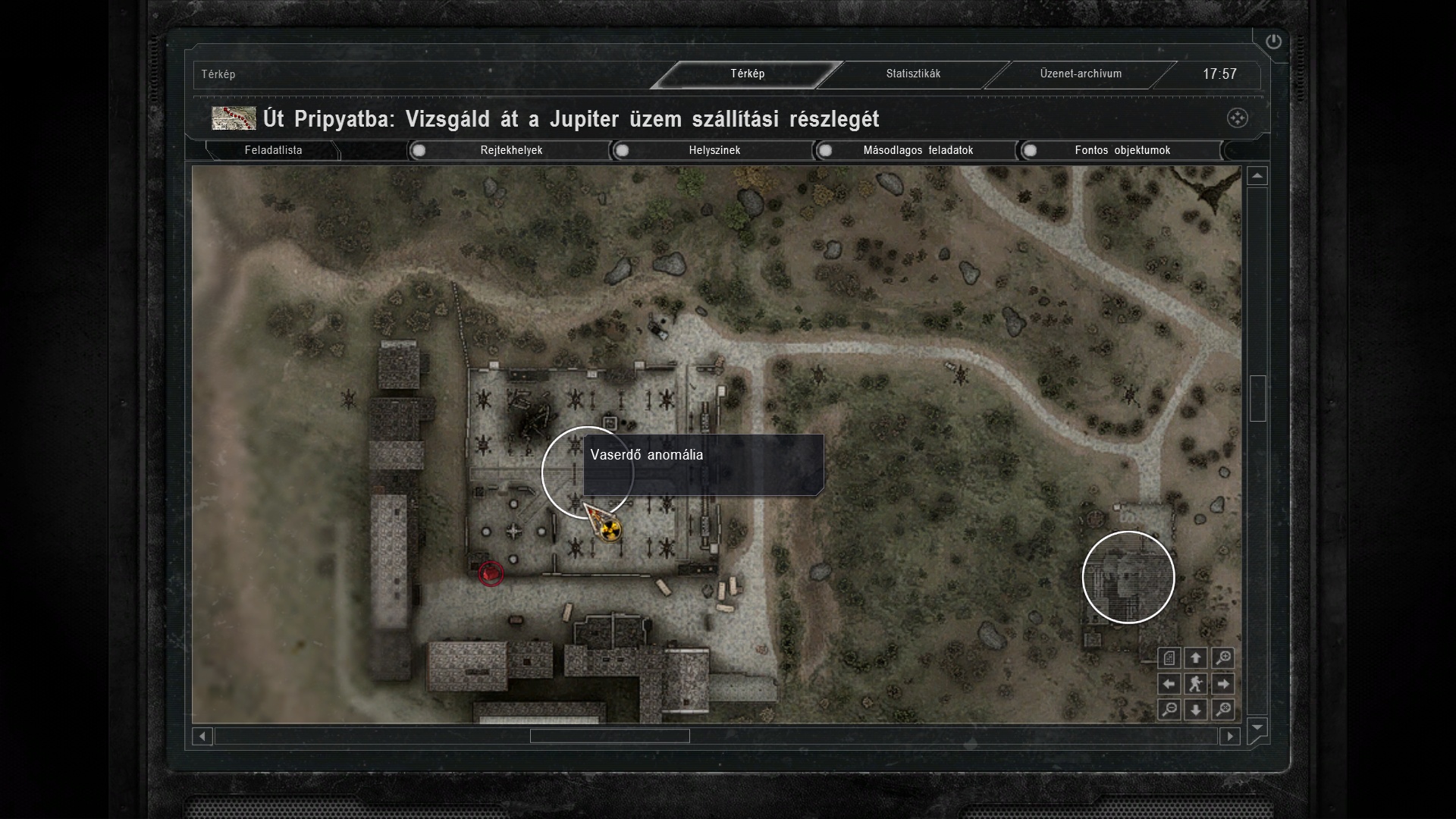Pan the map left with the arrow button
1456x819 pixels.
coord(1169,684)
